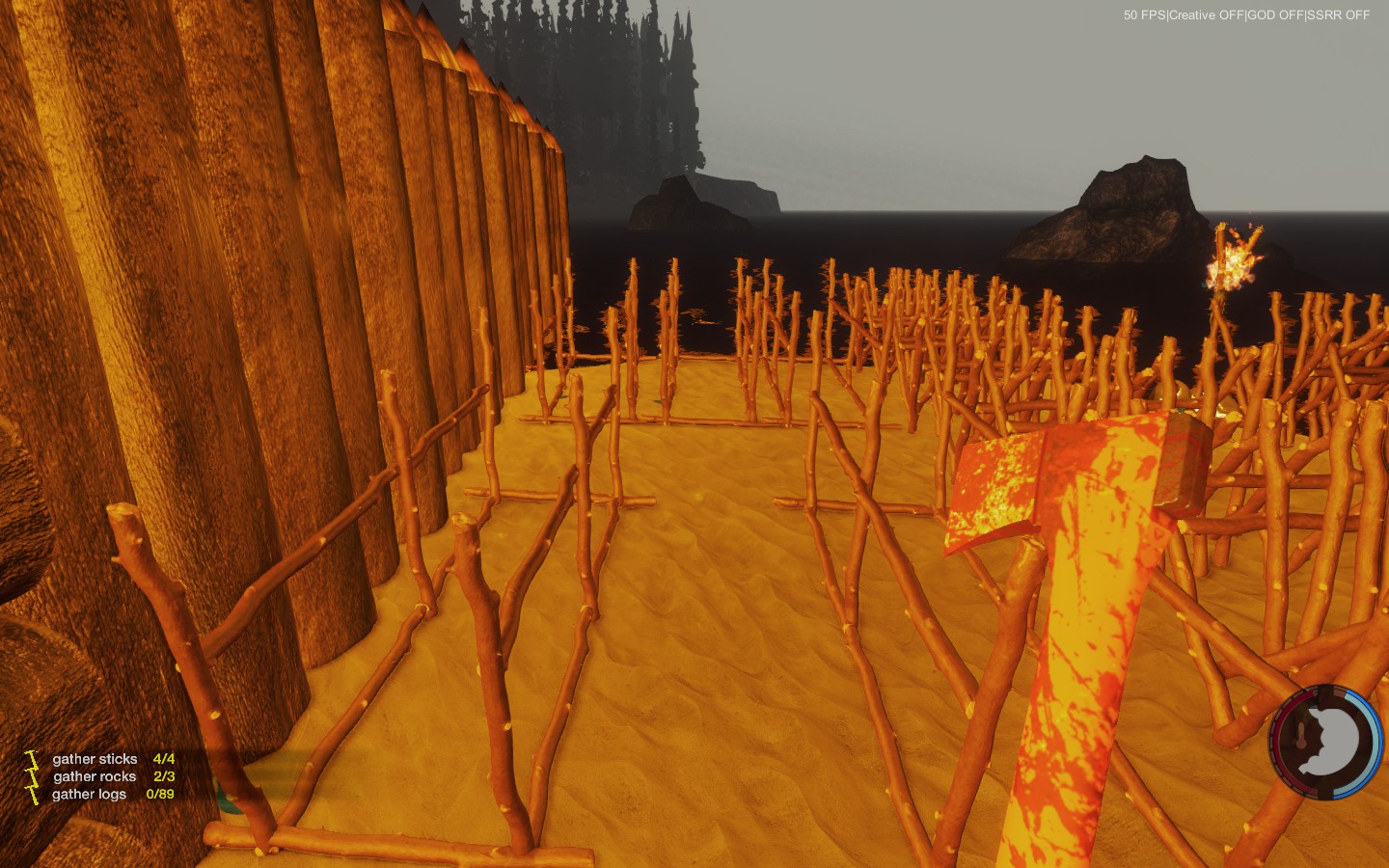Choose the gather rocks task entry
Screen dimensions: 1389x868
point(95,776)
